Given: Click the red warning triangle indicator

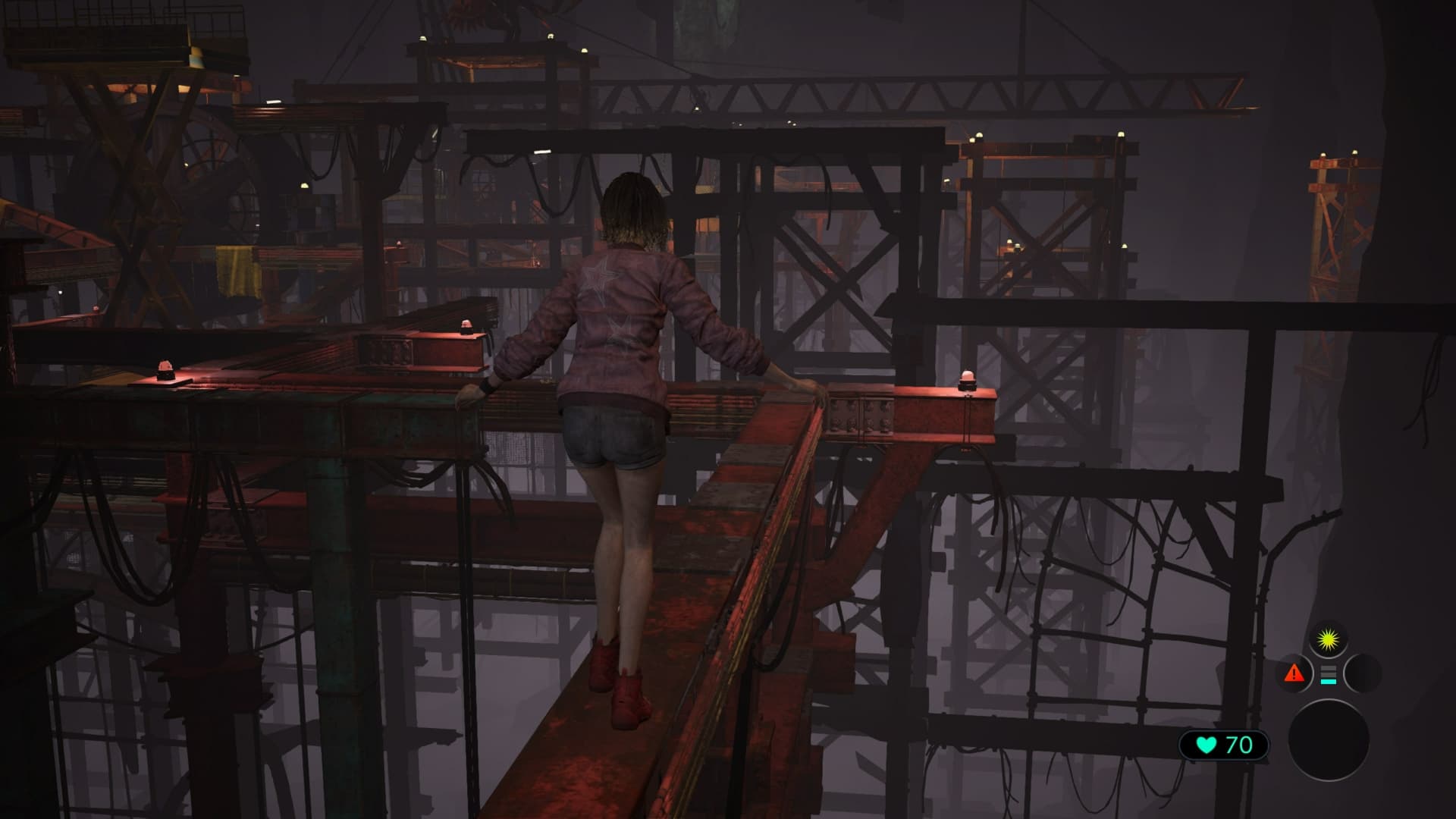Looking at the screenshot, I should click(1294, 673).
